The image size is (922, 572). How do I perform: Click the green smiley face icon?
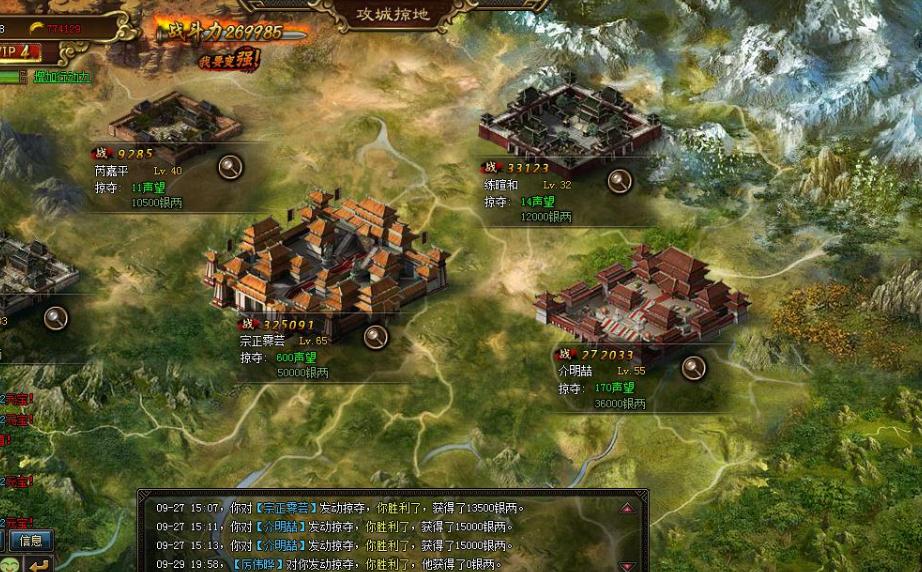9,564
